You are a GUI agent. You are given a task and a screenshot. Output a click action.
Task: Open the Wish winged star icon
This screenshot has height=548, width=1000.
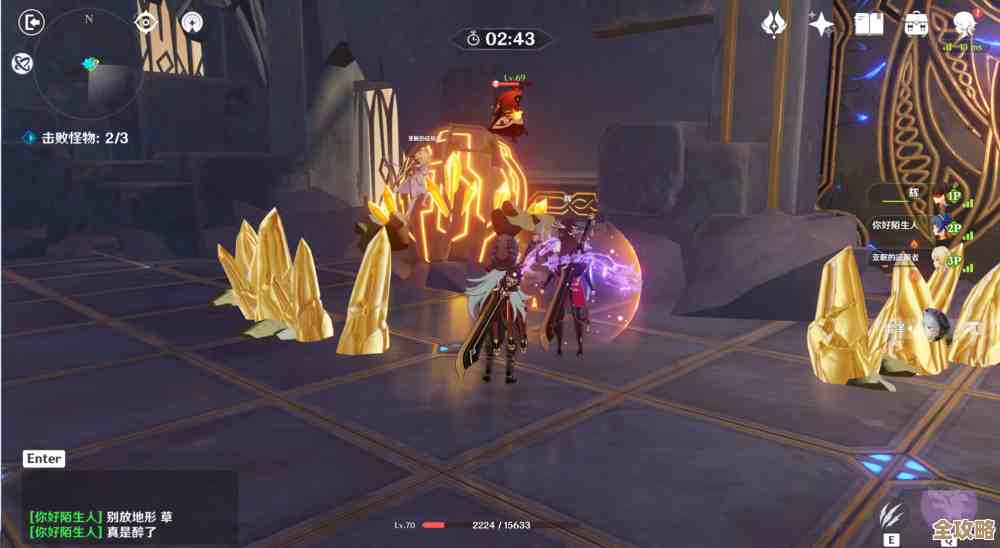[774, 24]
